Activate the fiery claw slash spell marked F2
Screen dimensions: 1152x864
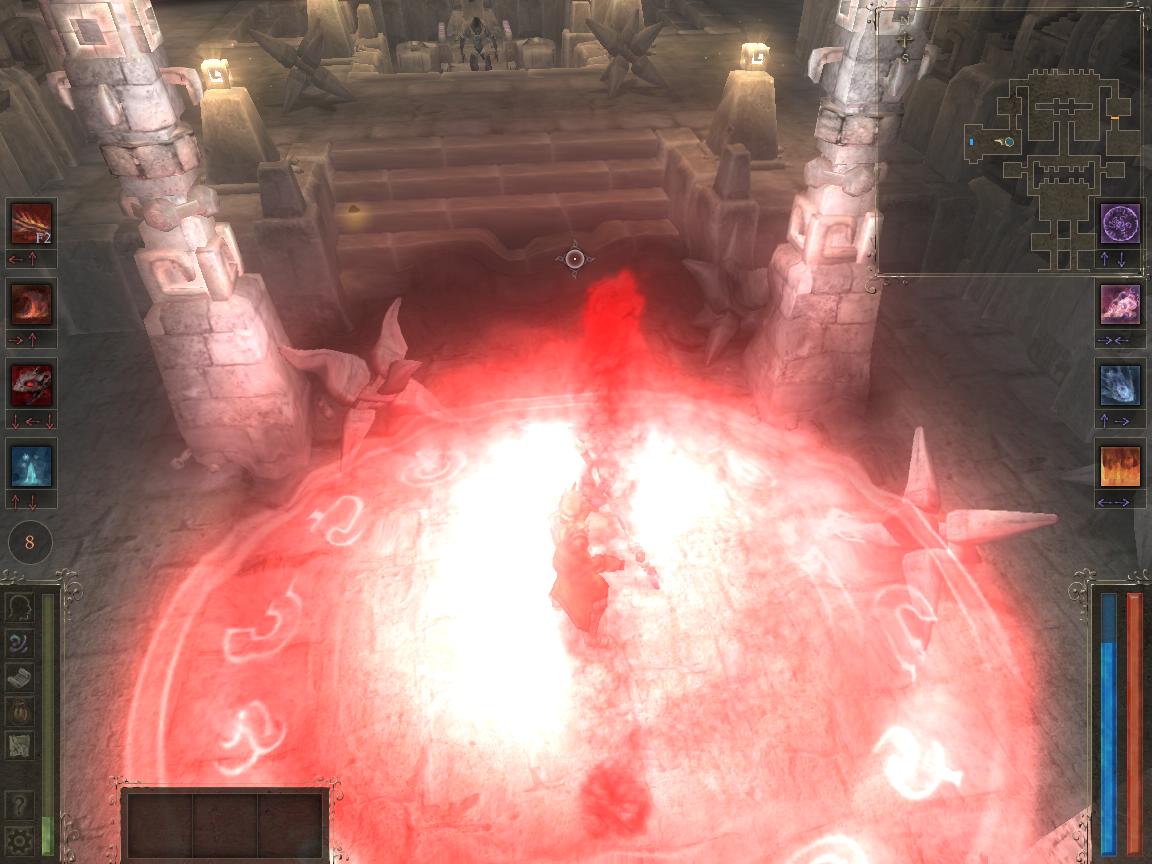(x=31, y=222)
